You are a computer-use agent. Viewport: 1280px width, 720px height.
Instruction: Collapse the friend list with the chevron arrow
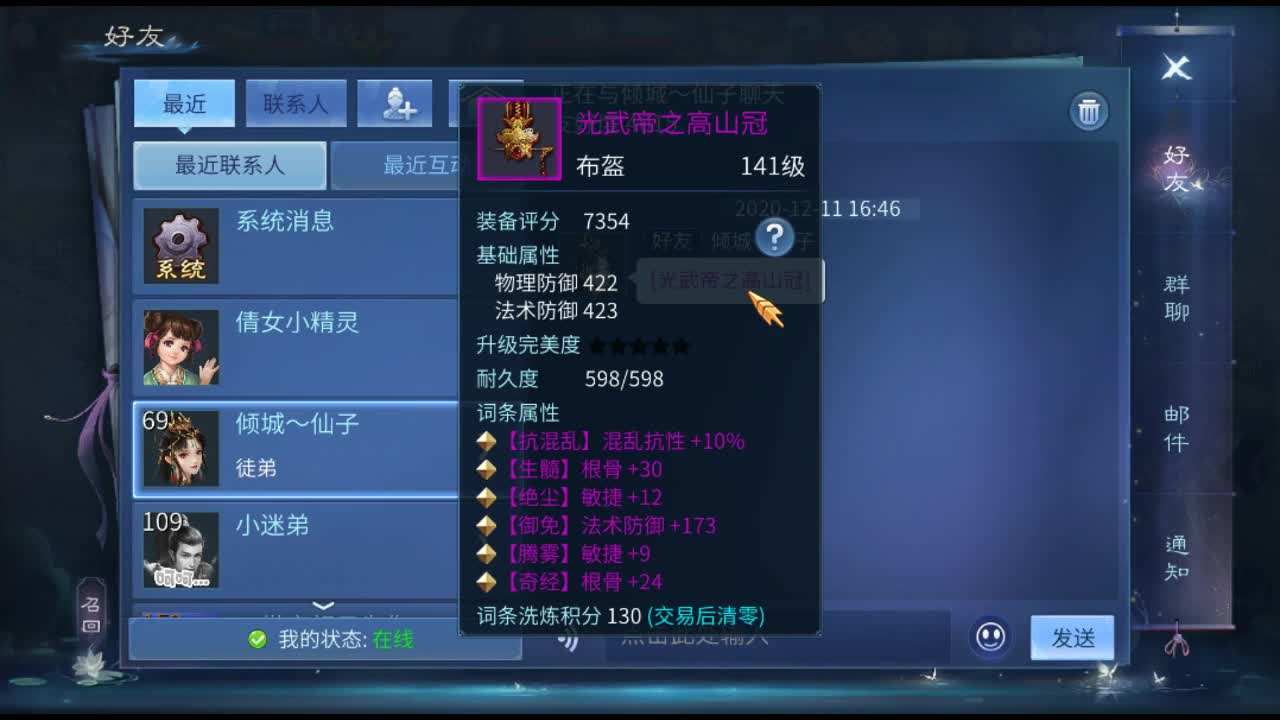pyautogui.click(x=322, y=604)
